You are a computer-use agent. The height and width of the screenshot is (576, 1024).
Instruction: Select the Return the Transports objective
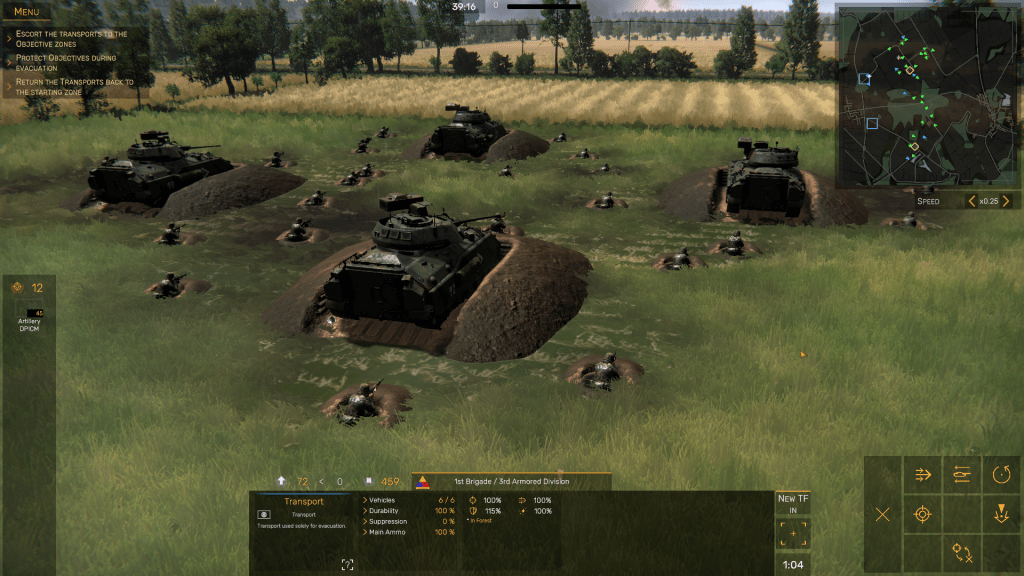75,87
